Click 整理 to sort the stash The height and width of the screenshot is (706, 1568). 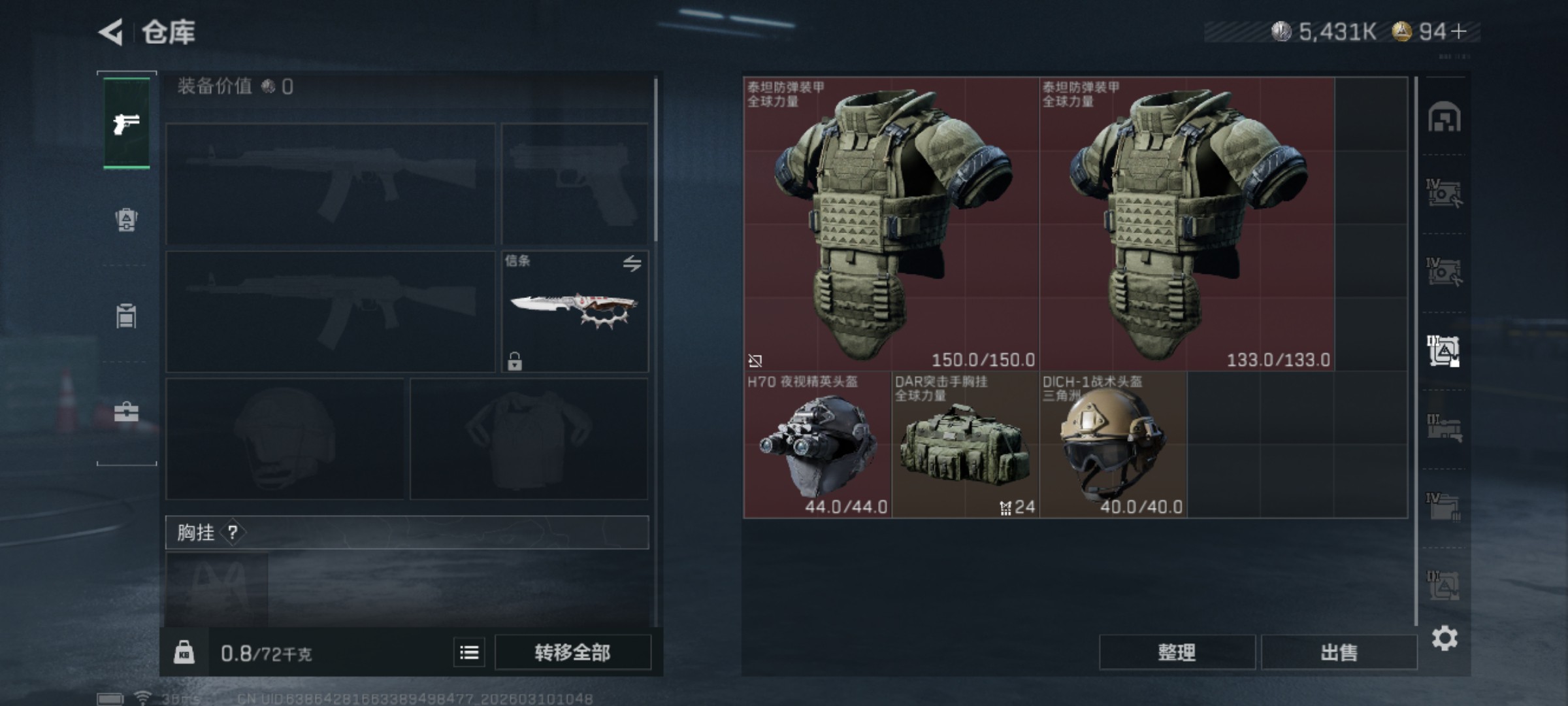tap(1177, 652)
